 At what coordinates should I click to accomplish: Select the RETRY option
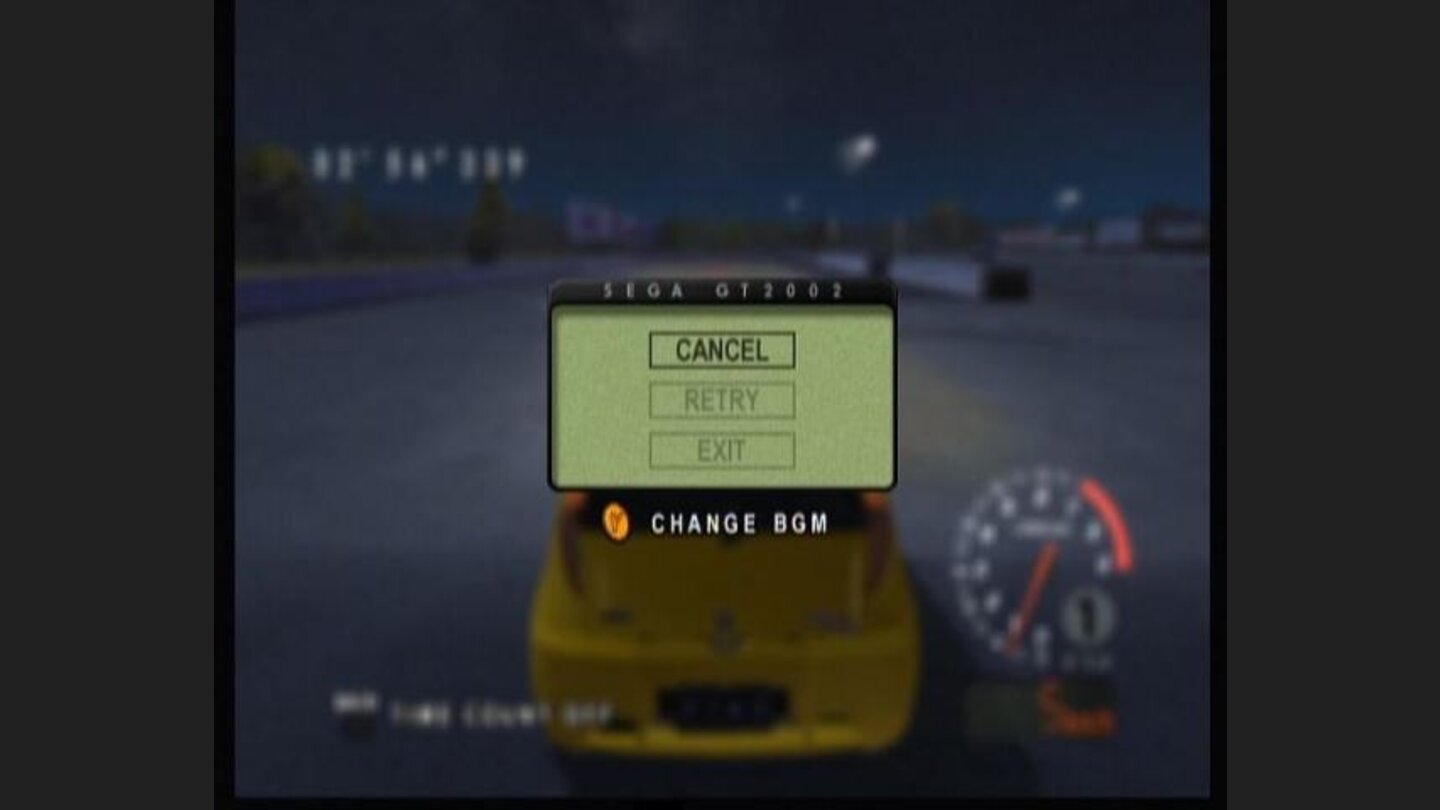click(722, 400)
